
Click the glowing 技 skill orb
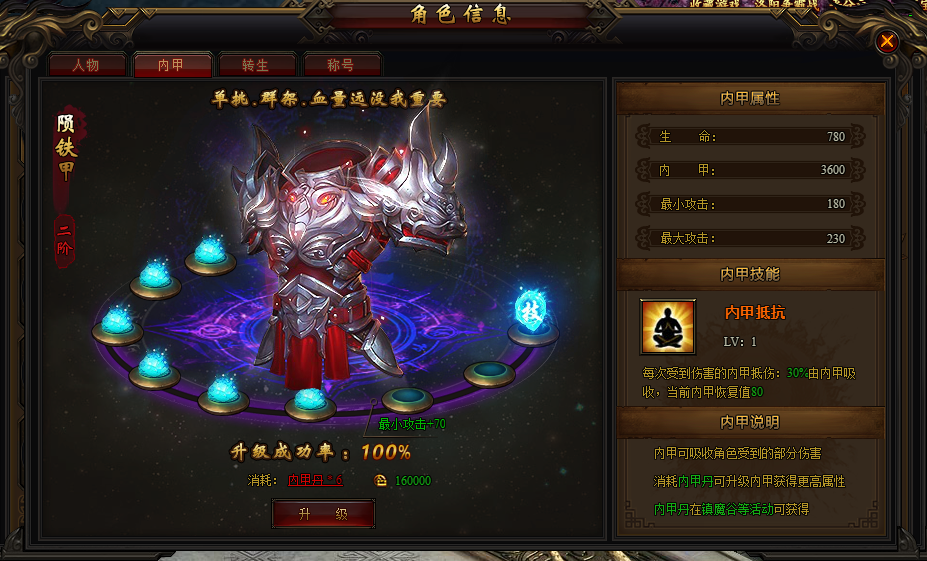click(531, 309)
